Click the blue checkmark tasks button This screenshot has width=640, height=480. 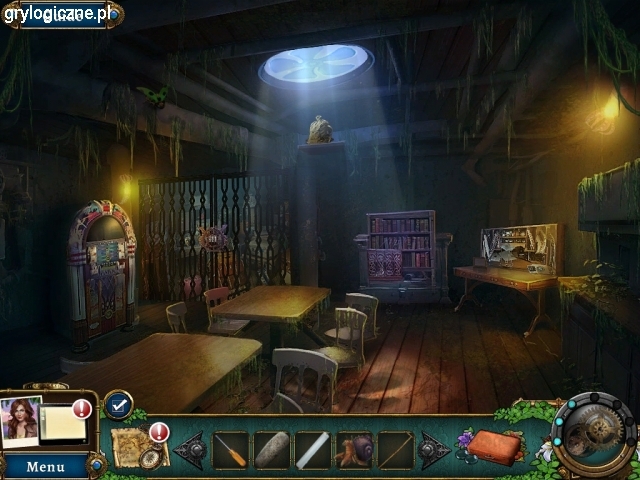click(x=118, y=404)
